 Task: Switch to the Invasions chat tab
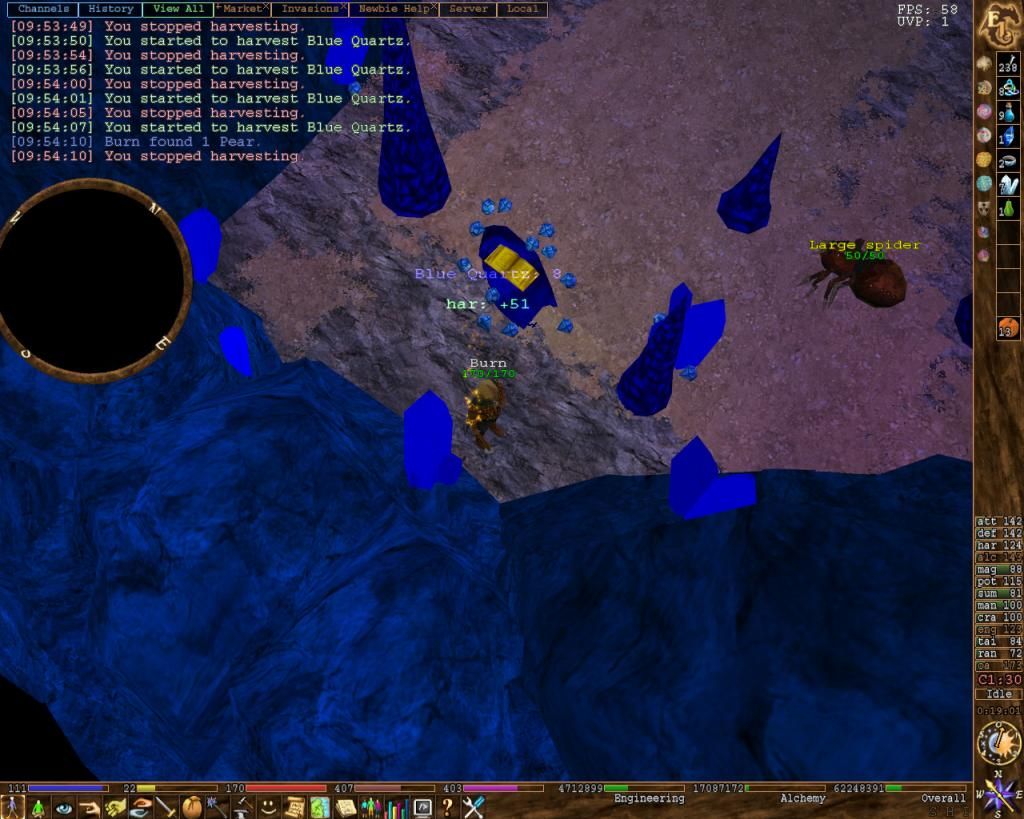(309, 9)
